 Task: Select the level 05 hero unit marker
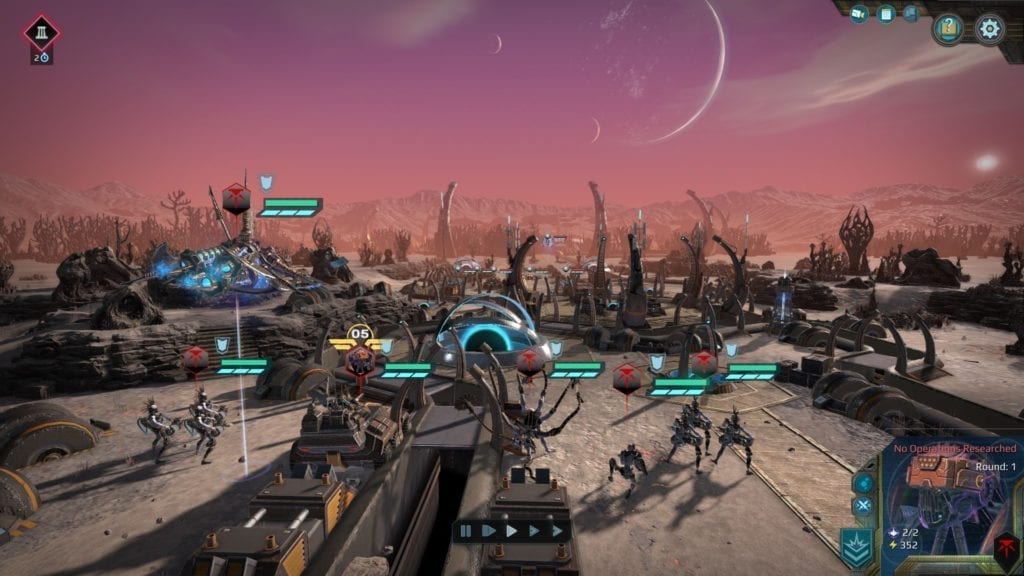coord(360,352)
